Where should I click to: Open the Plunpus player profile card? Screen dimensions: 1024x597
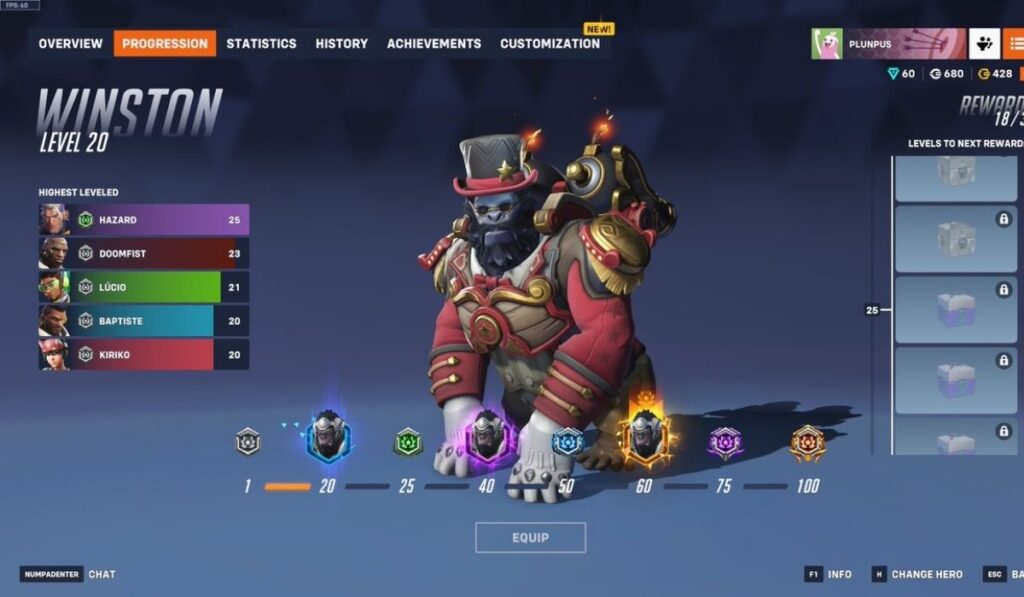(x=888, y=44)
